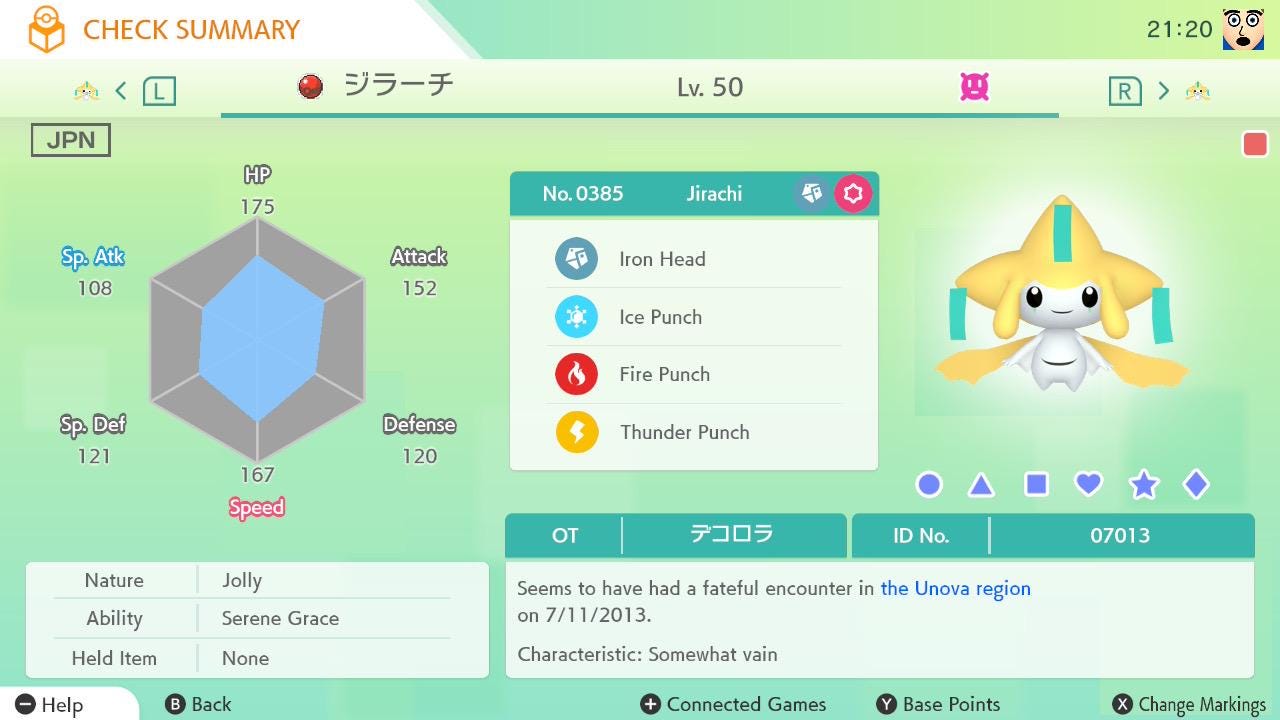Screen dimensions: 1280x720
Task: Toggle the circle marking
Action: click(x=929, y=485)
